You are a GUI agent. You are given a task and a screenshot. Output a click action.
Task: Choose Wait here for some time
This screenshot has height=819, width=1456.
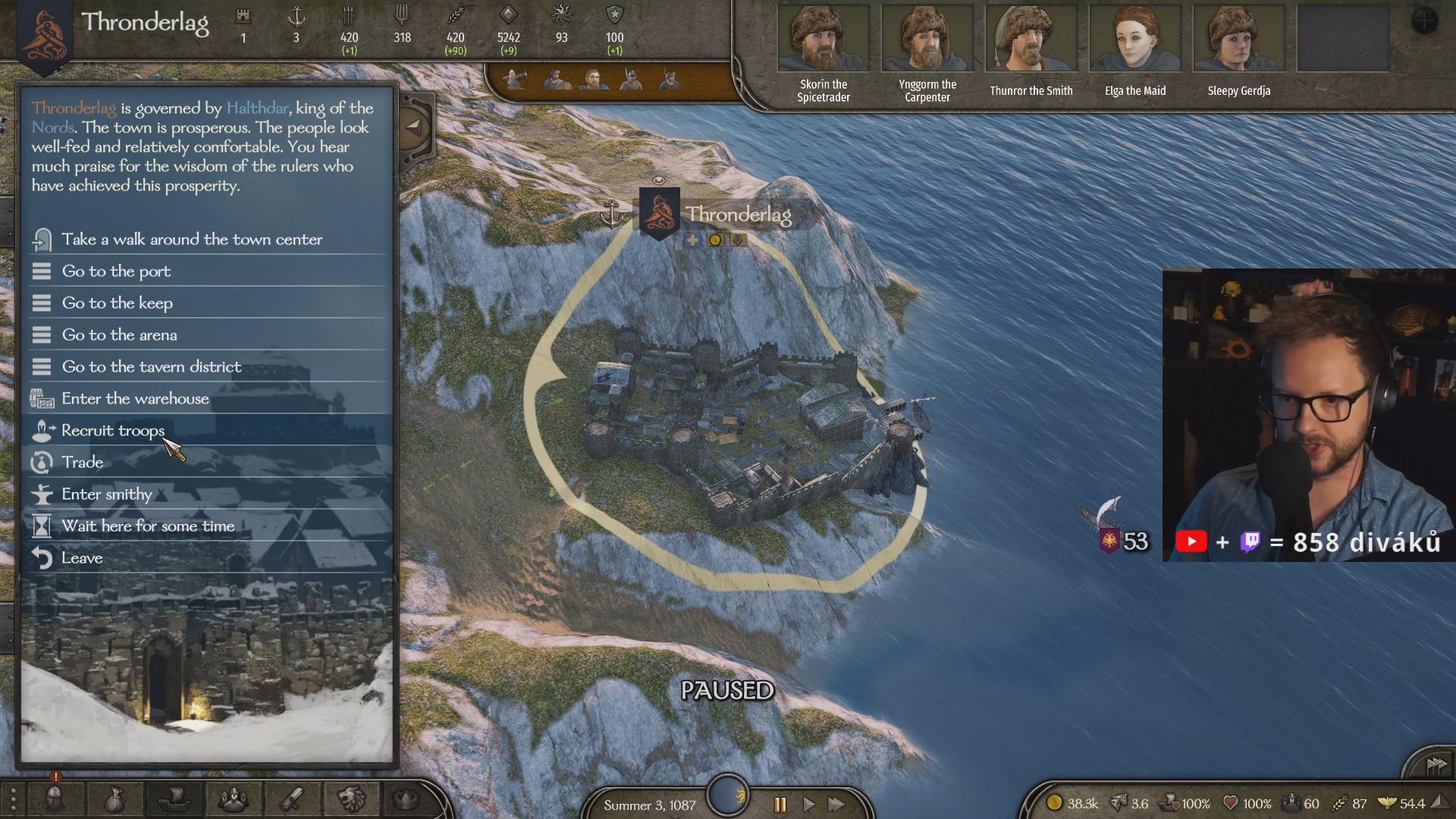click(148, 526)
